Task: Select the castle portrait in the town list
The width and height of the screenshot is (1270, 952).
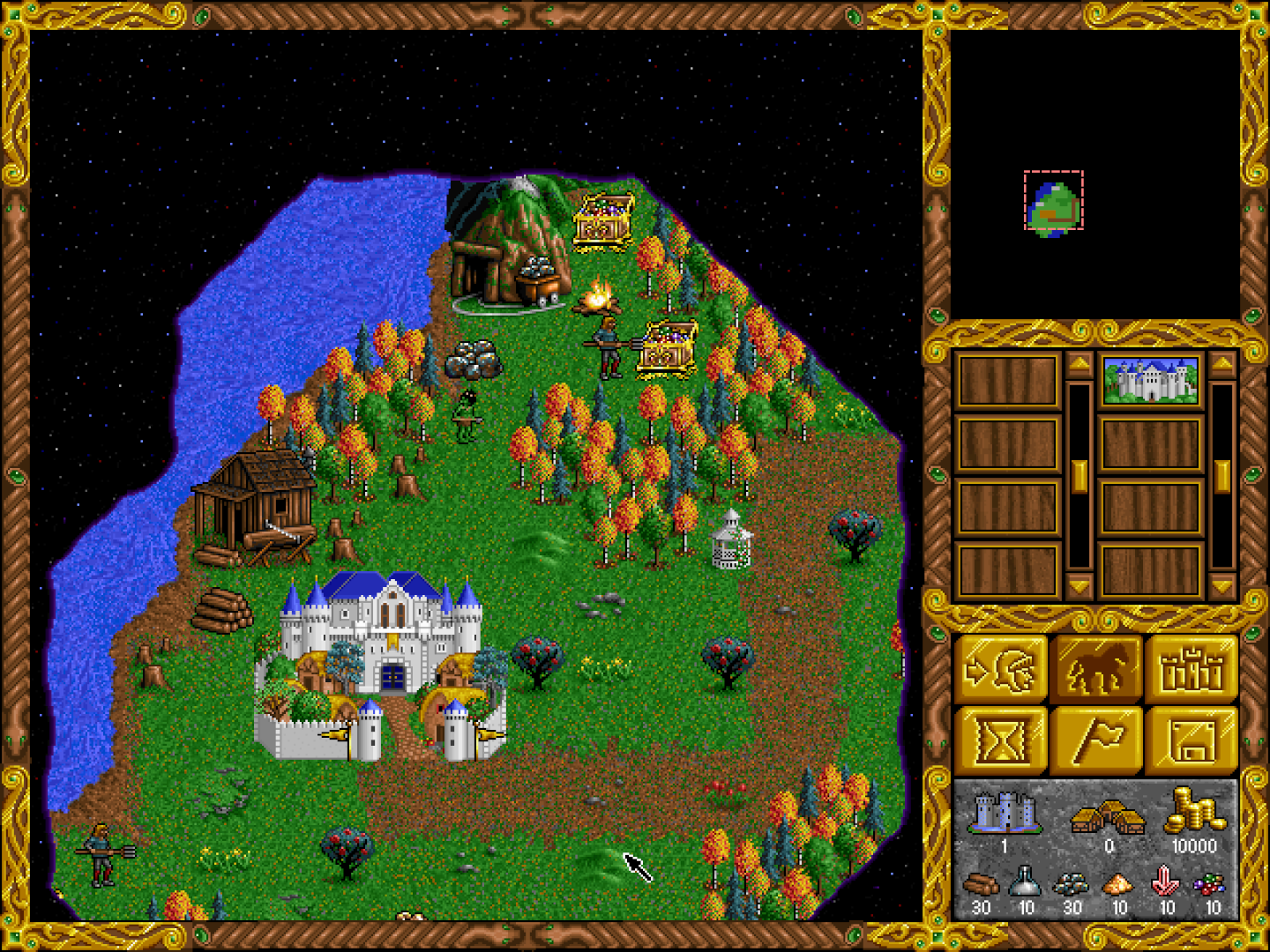Action: pos(1150,381)
